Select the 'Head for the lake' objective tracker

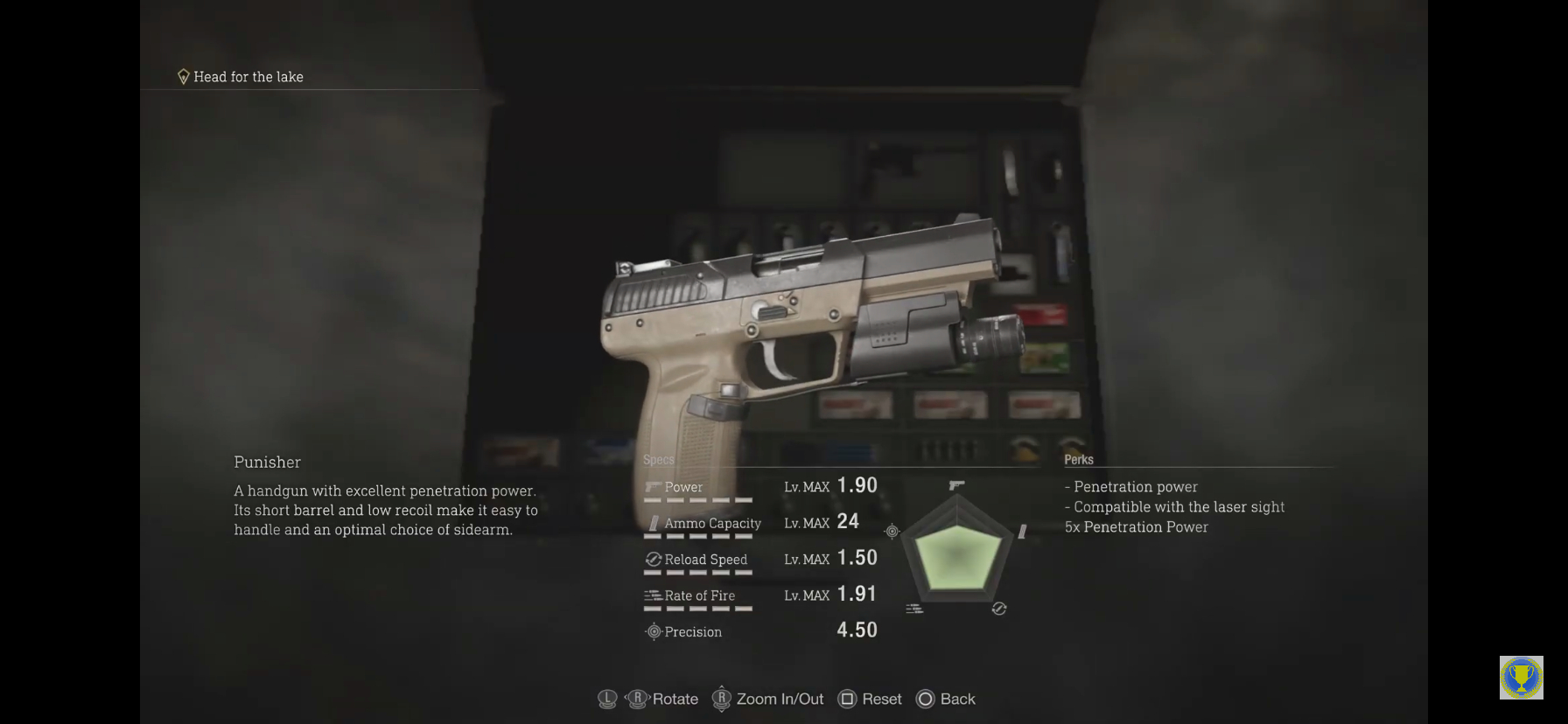tap(241, 77)
